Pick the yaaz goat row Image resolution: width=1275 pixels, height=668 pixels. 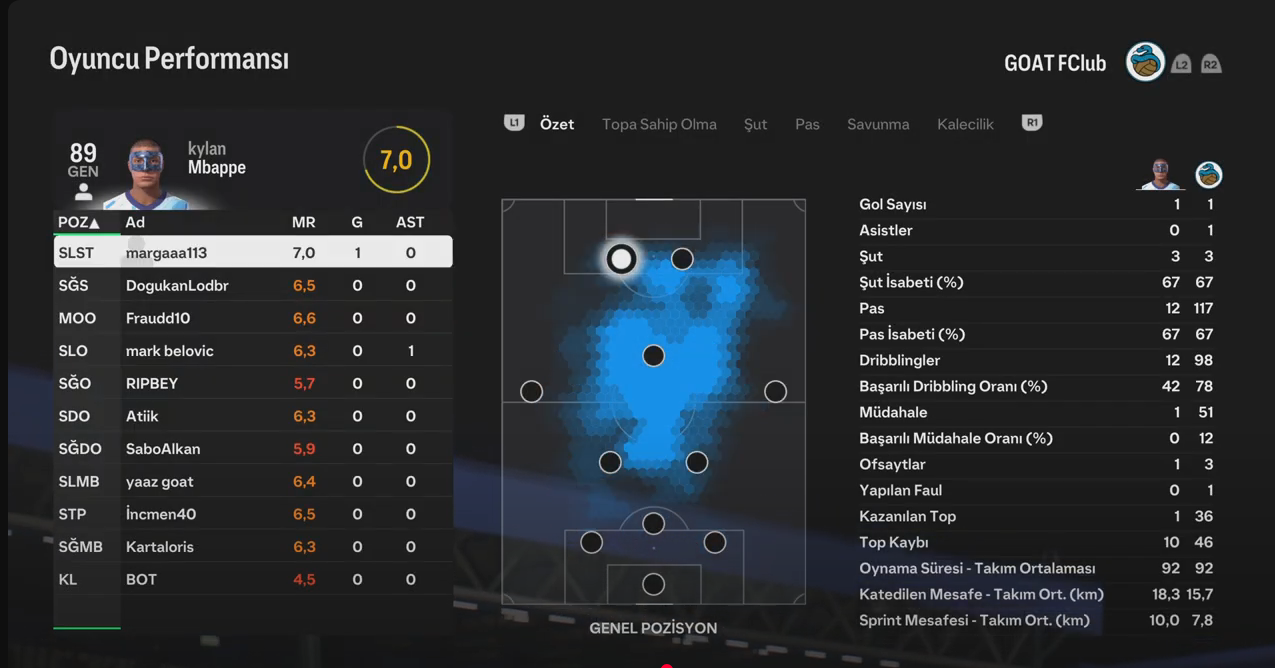tap(252, 482)
